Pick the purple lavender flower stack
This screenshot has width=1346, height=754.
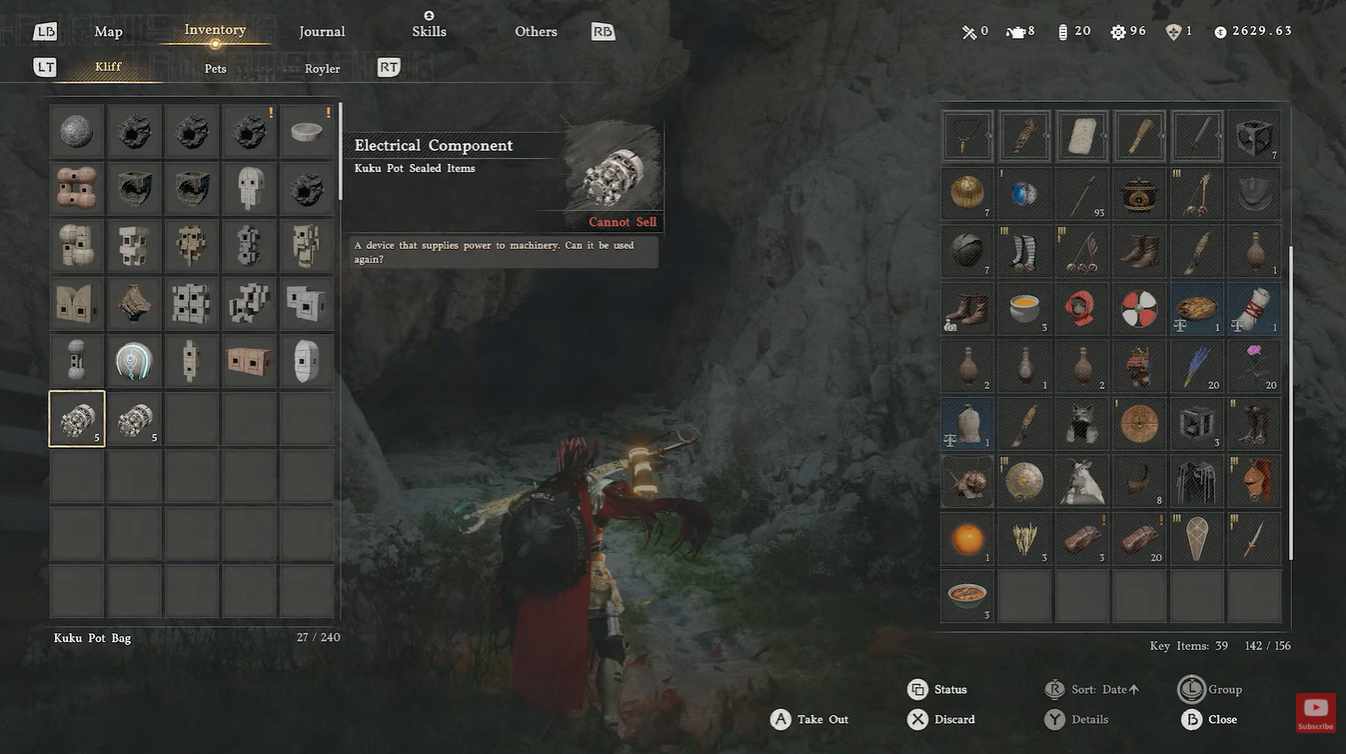pos(1197,365)
